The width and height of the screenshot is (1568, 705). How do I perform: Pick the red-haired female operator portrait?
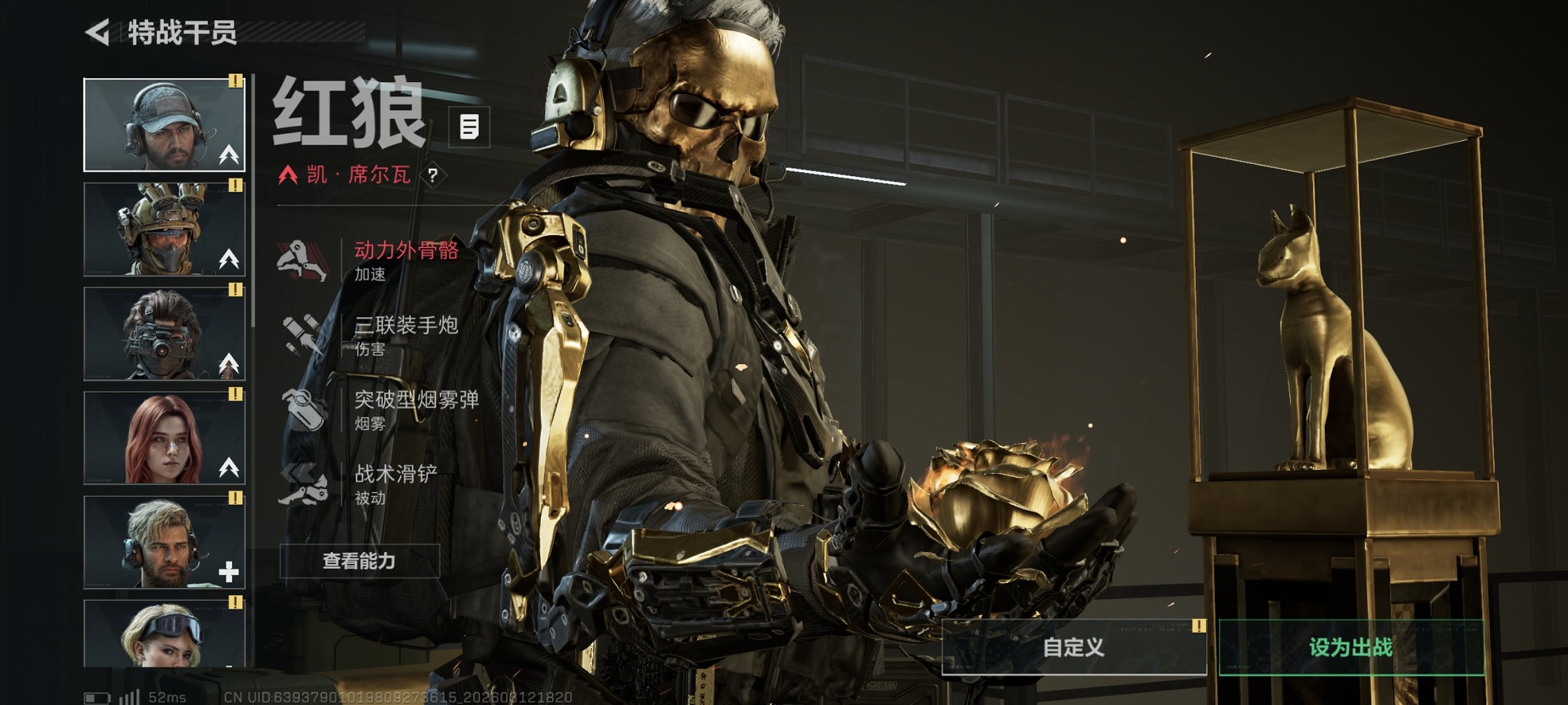[164, 438]
